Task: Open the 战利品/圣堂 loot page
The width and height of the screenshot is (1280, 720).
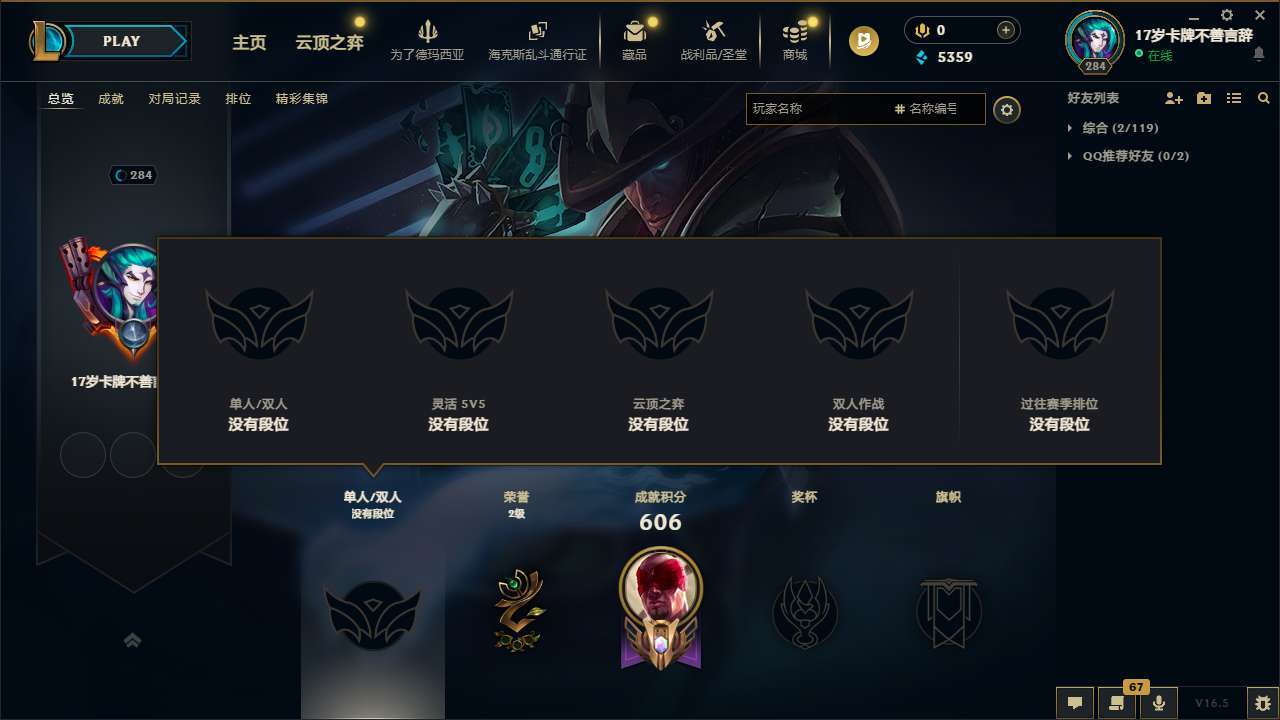Action: (x=713, y=40)
